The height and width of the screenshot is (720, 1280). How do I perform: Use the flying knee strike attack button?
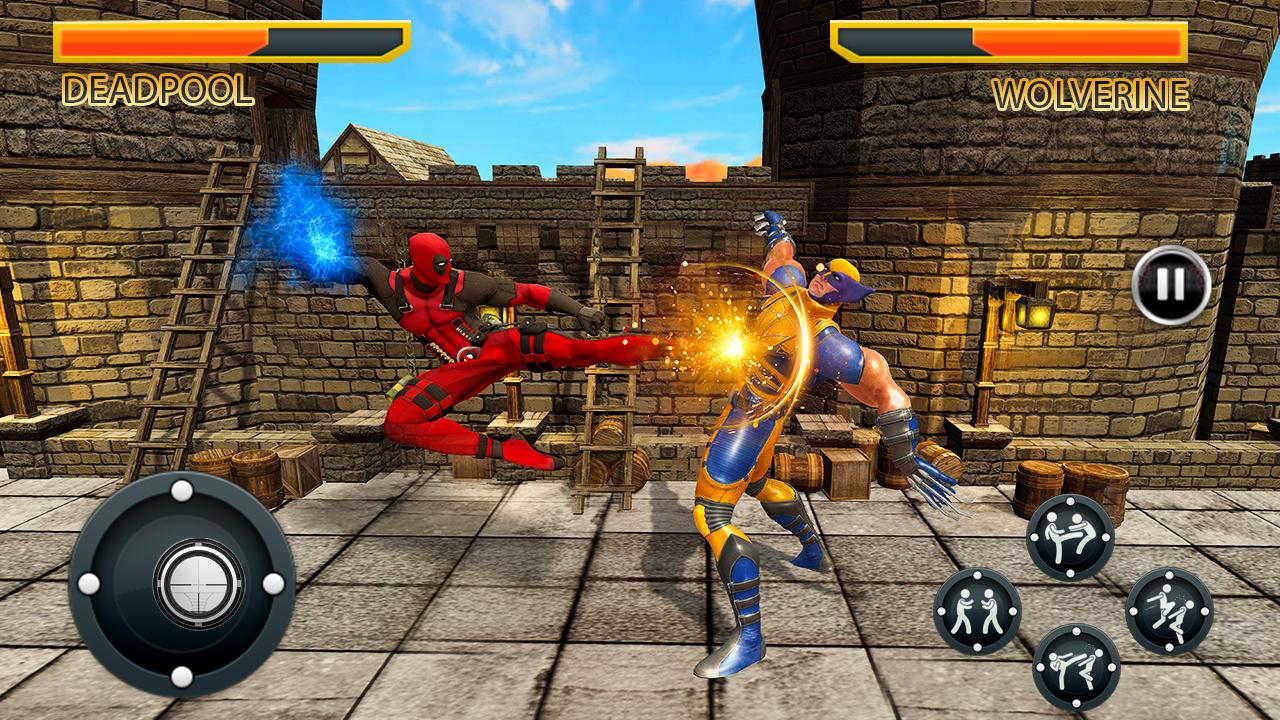(x=1170, y=610)
